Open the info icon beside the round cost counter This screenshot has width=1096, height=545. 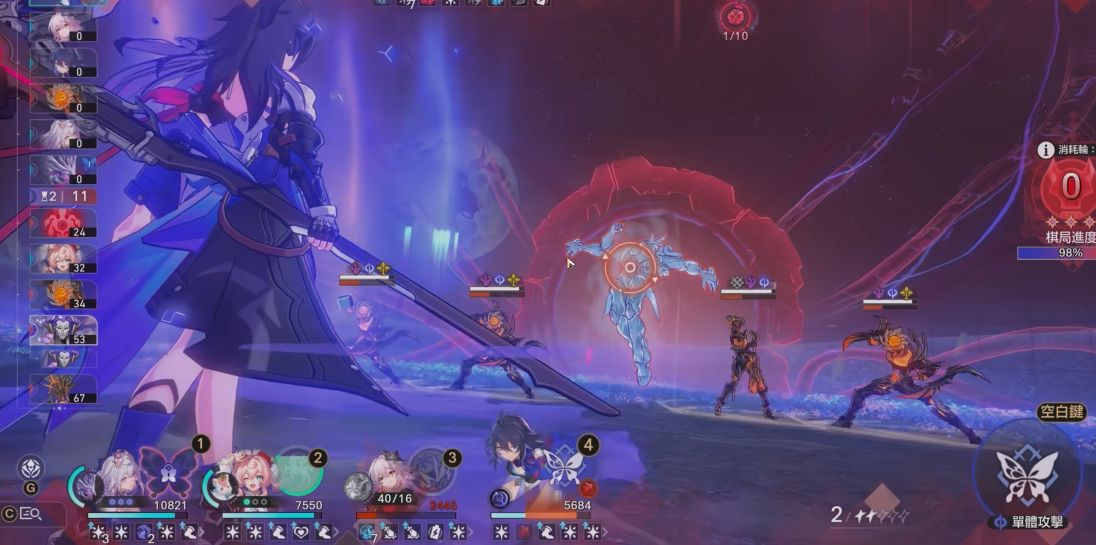tap(1046, 150)
